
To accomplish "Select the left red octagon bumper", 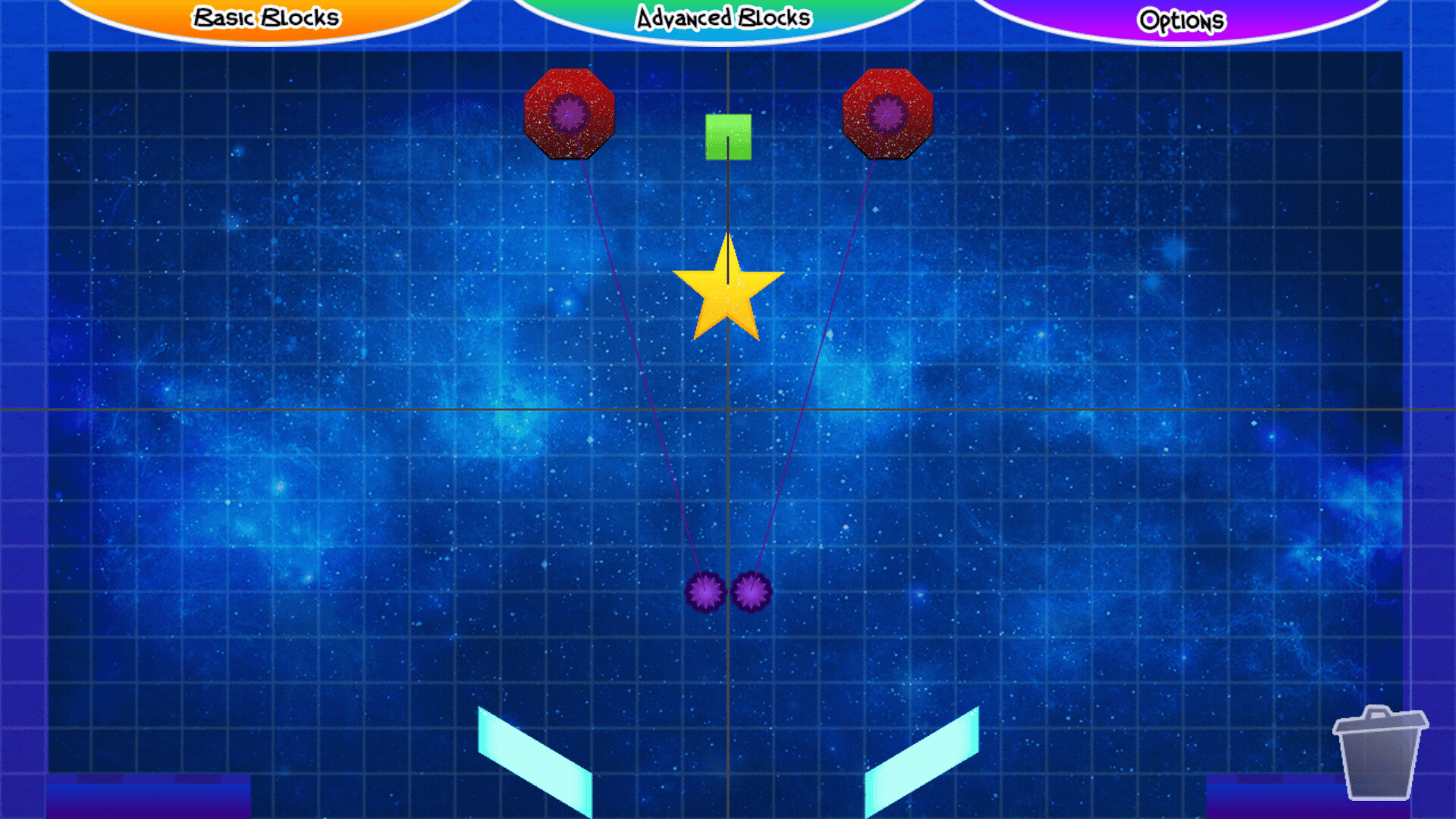I will [x=569, y=112].
